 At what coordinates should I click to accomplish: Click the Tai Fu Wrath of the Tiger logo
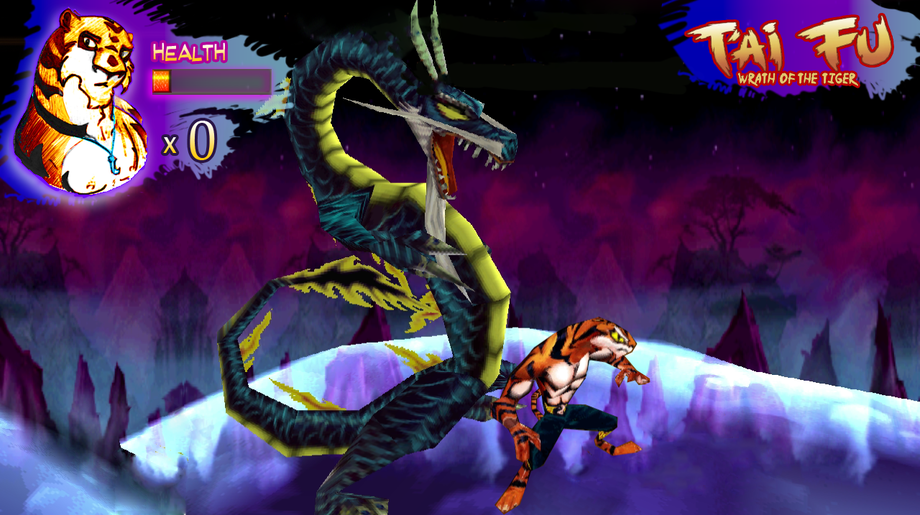click(790, 55)
